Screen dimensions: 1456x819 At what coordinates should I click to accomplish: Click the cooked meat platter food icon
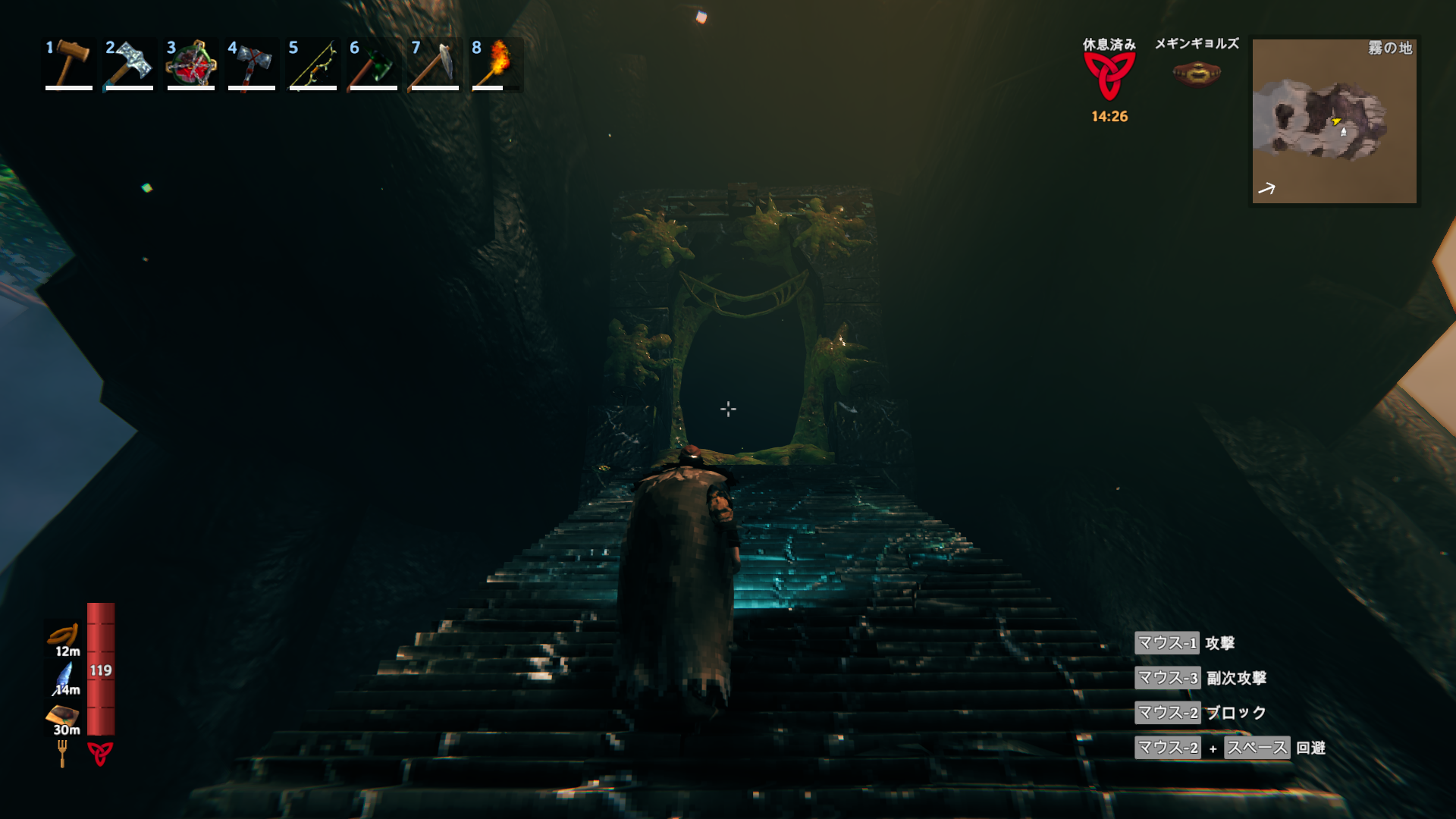[63, 715]
